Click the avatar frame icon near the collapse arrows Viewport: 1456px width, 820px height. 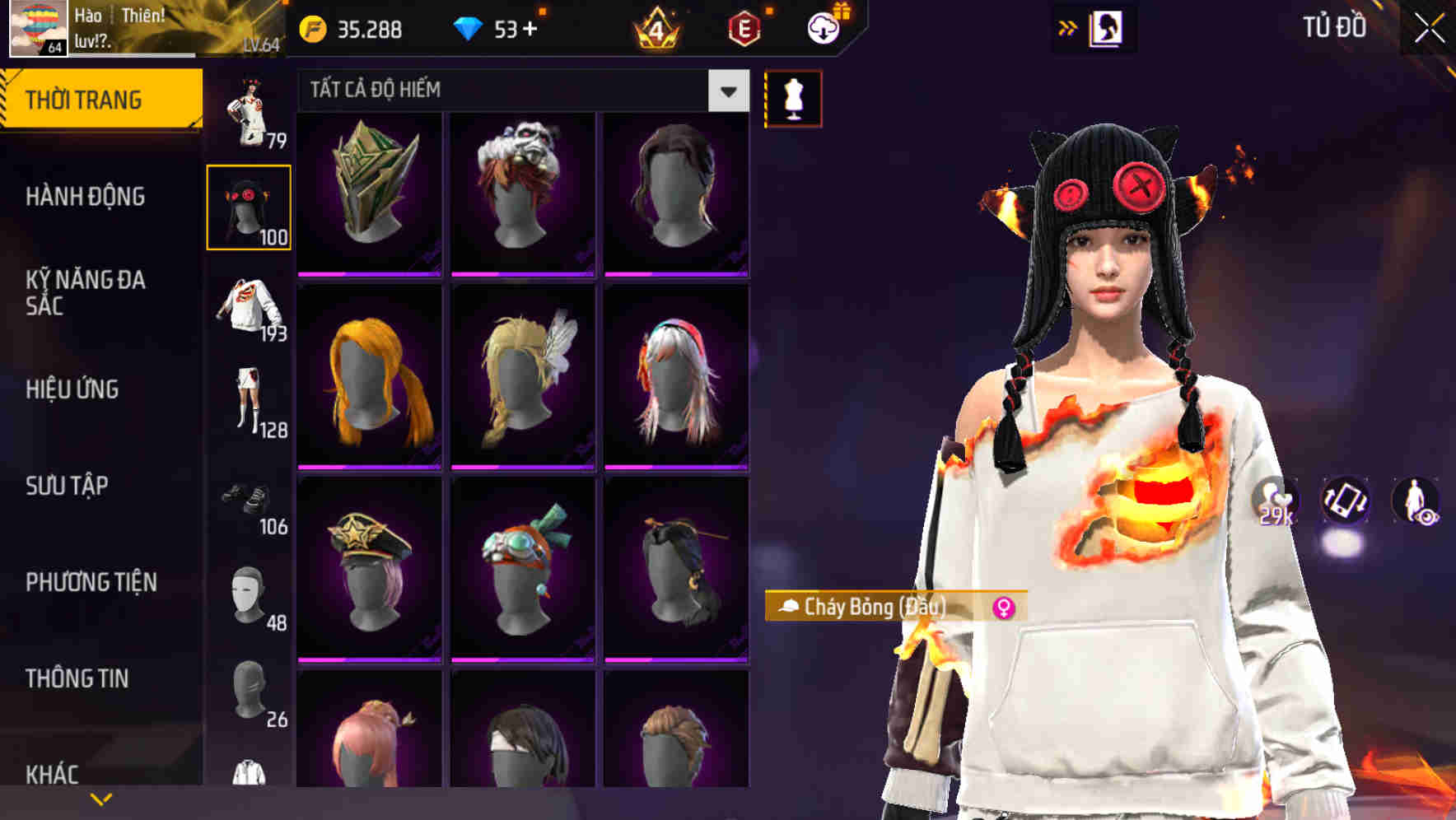(x=1105, y=27)
